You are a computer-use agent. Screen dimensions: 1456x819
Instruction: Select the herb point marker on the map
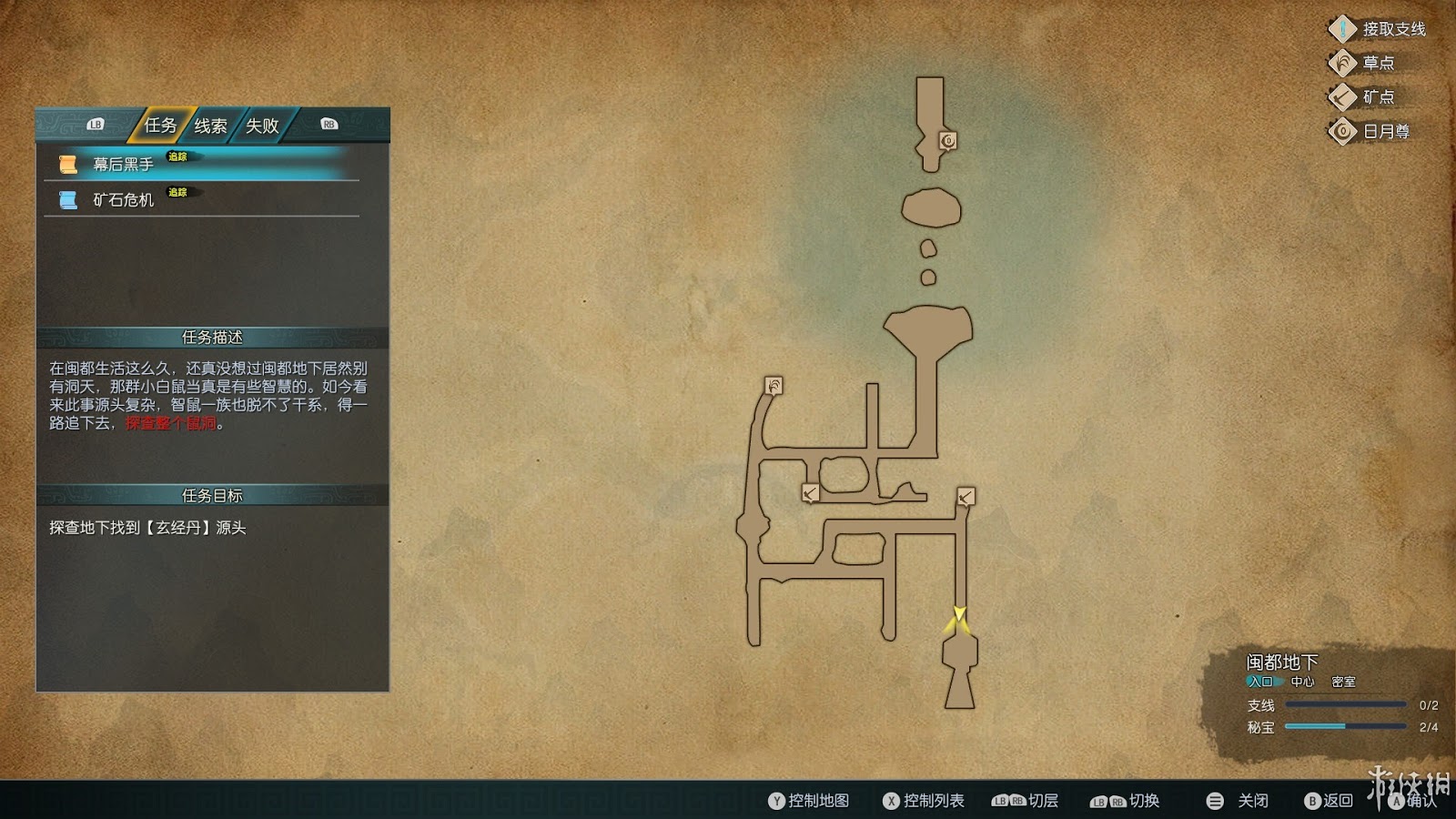773,386
